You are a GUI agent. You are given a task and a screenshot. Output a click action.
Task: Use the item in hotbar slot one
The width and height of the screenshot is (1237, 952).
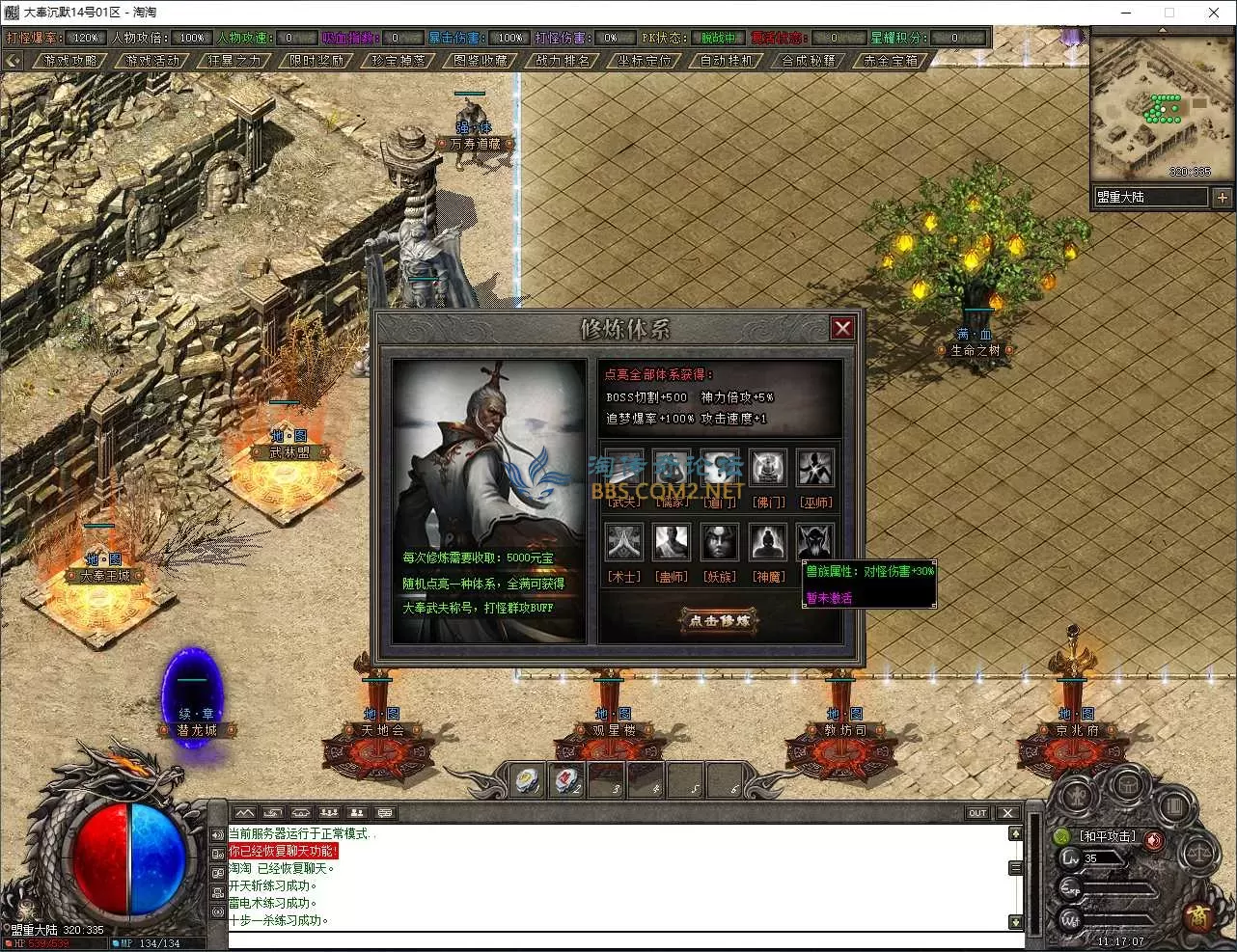527,779
